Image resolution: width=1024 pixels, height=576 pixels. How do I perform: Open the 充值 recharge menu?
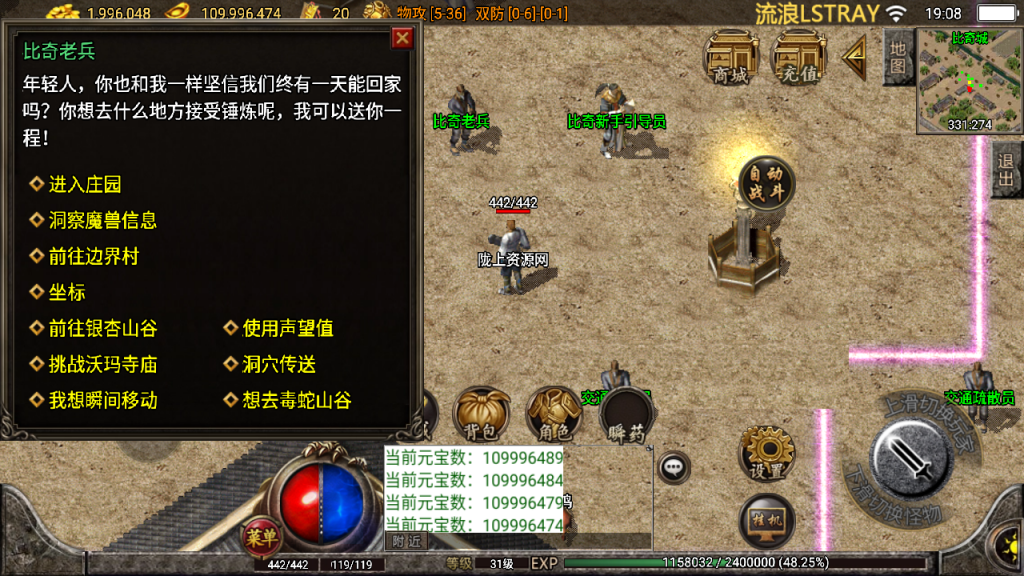pyautogui.click(x=800, y=58)
